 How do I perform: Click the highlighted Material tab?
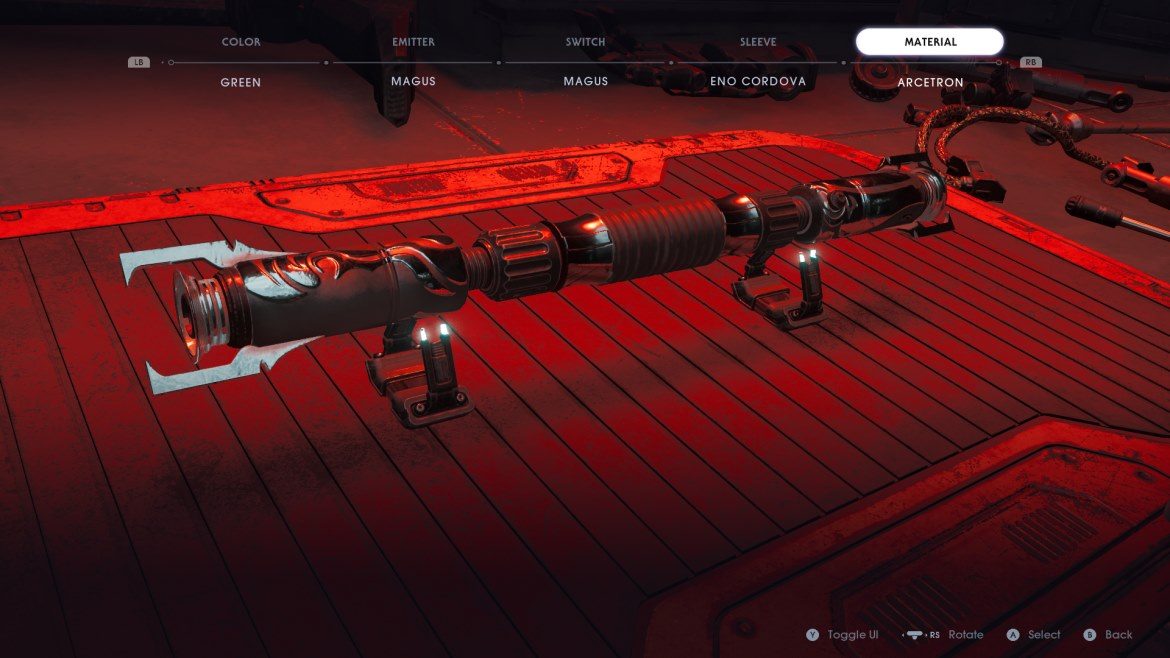929,42
